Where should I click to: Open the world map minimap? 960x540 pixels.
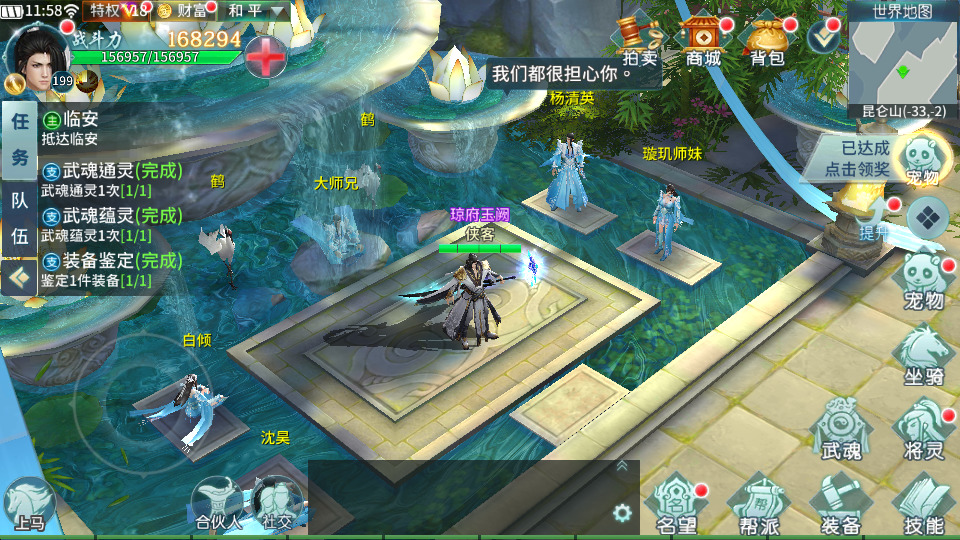point(903,60)
